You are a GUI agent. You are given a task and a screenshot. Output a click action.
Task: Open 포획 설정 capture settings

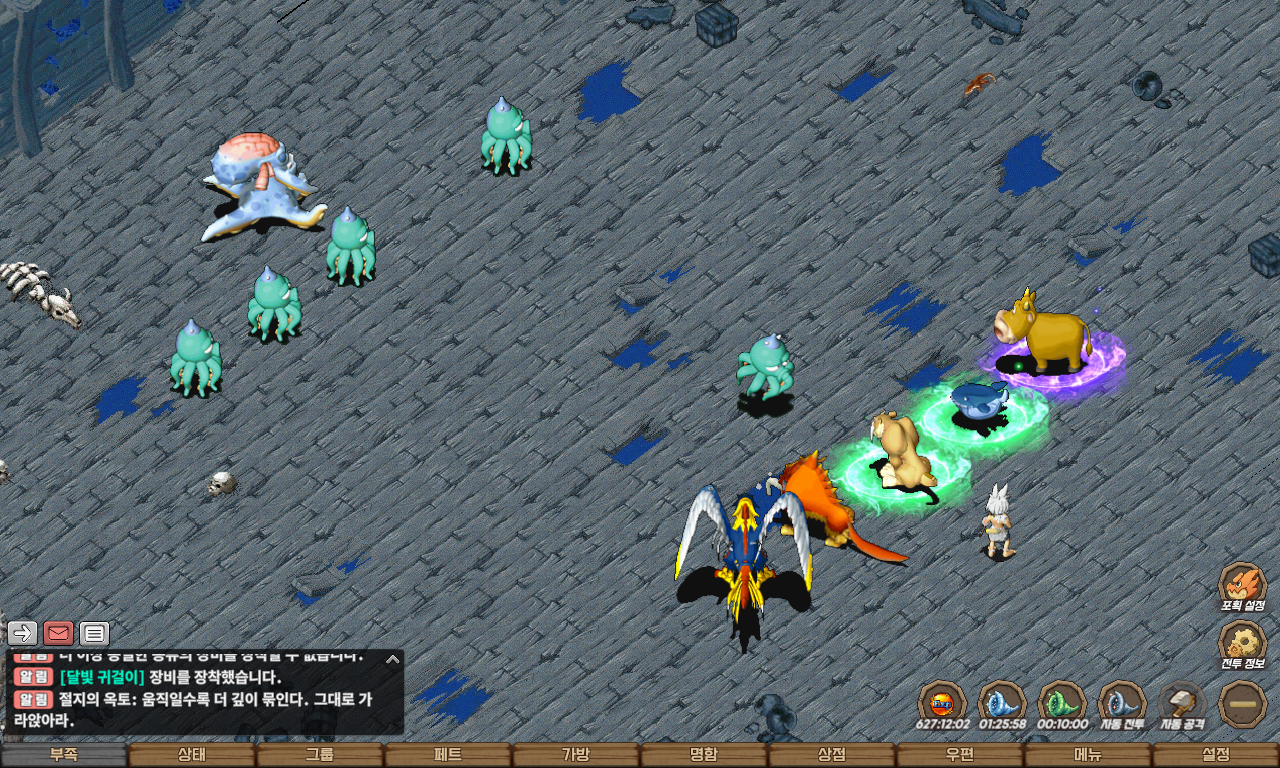point(1243,584)
